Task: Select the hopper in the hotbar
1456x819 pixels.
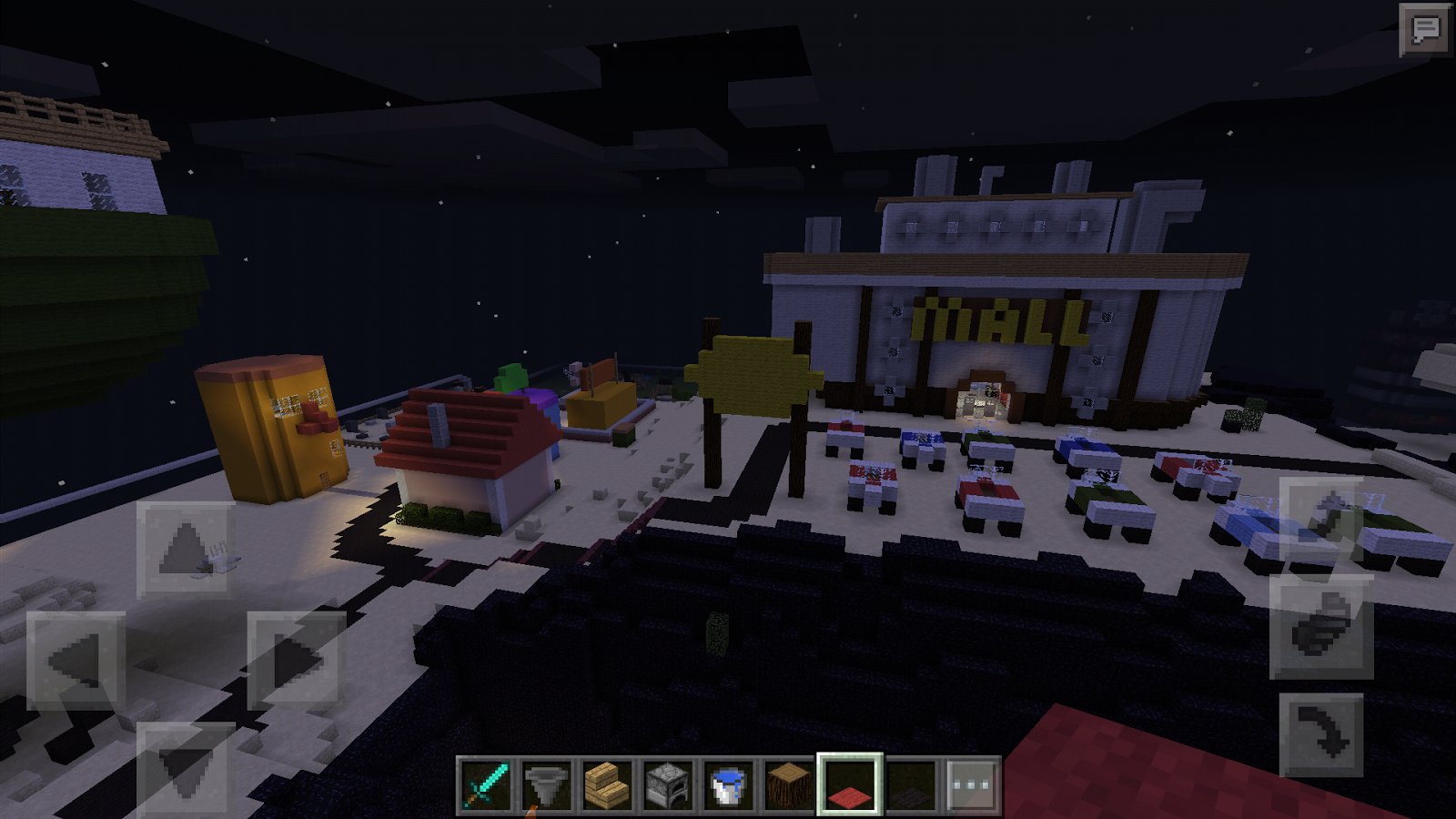Action: pyautogui.click(x=546, y=784)
